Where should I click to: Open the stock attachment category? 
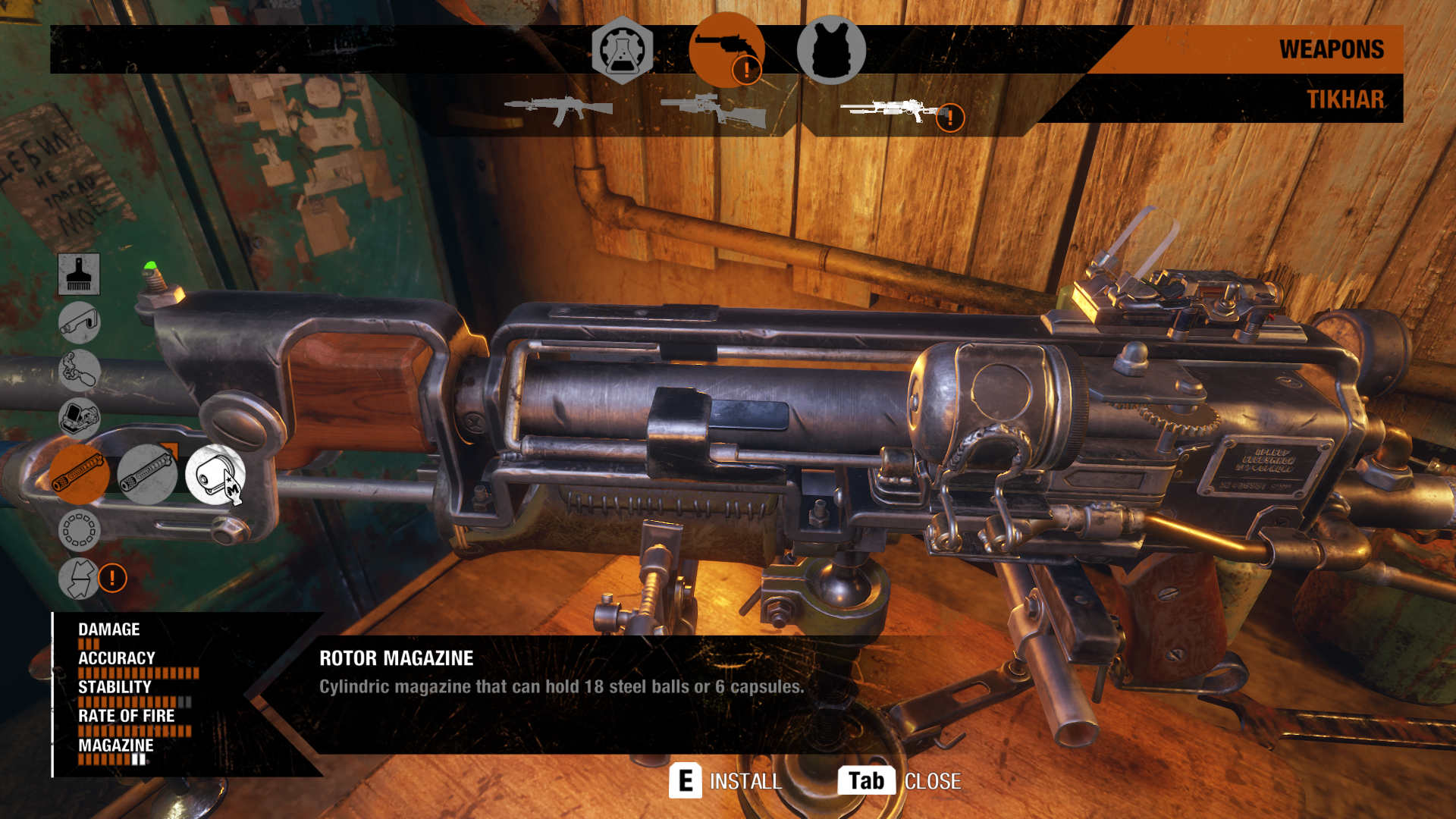click(79, 323)
